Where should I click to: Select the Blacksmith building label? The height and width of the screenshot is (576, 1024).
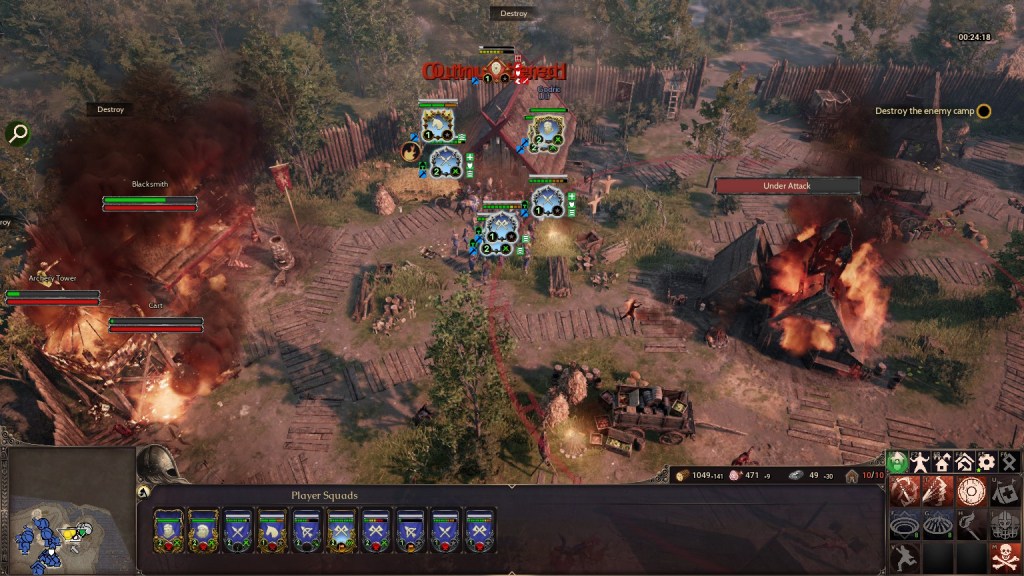click(150, 185)
